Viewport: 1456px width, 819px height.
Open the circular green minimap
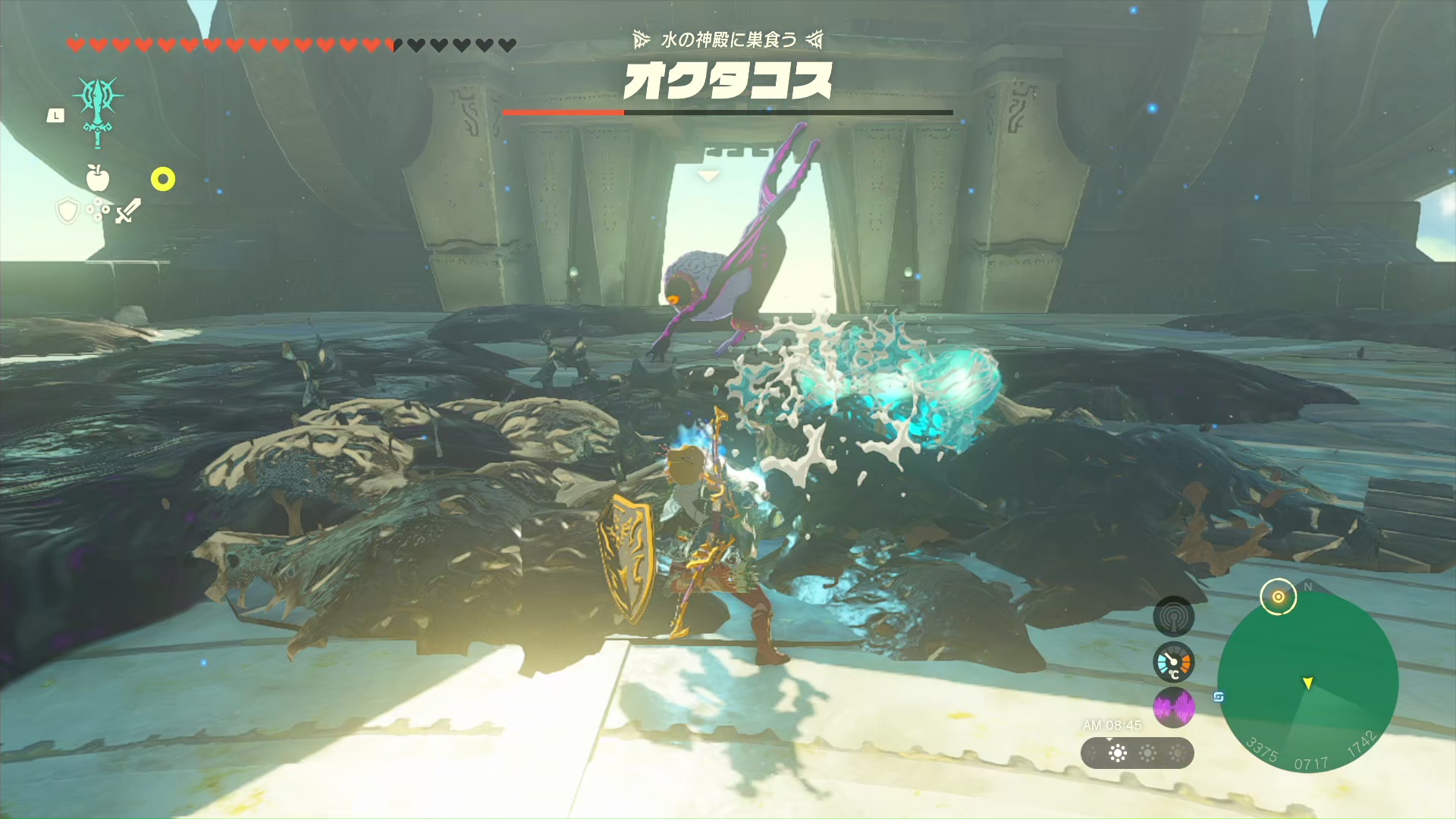pyautogui.click(x=1307, y=682)
